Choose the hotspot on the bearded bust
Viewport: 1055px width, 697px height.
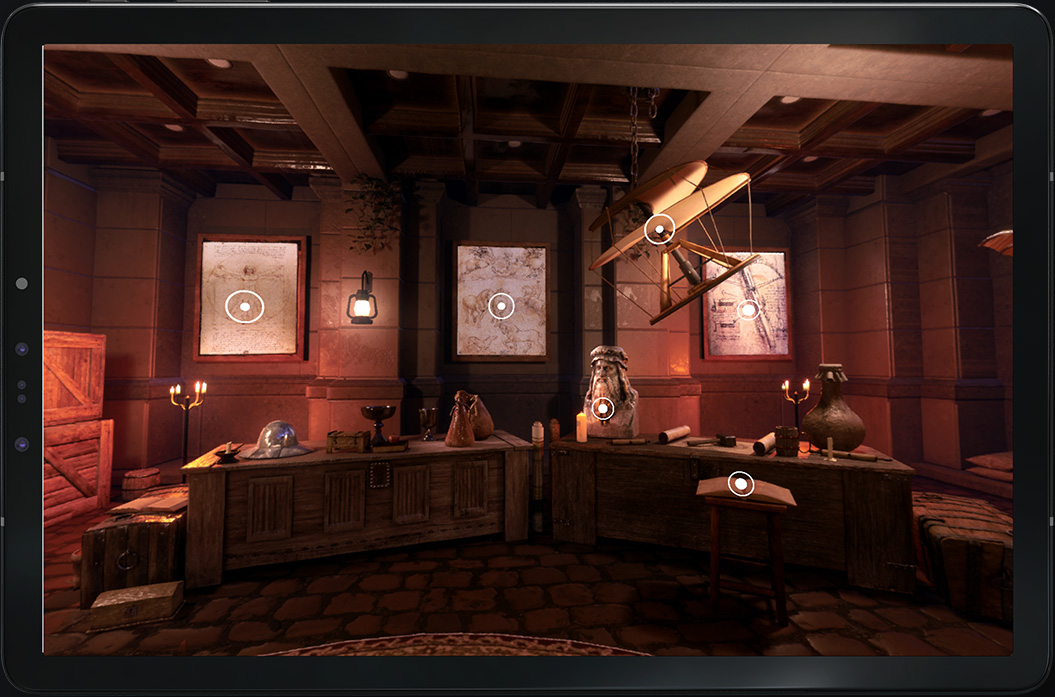click(x=602, y=408)
